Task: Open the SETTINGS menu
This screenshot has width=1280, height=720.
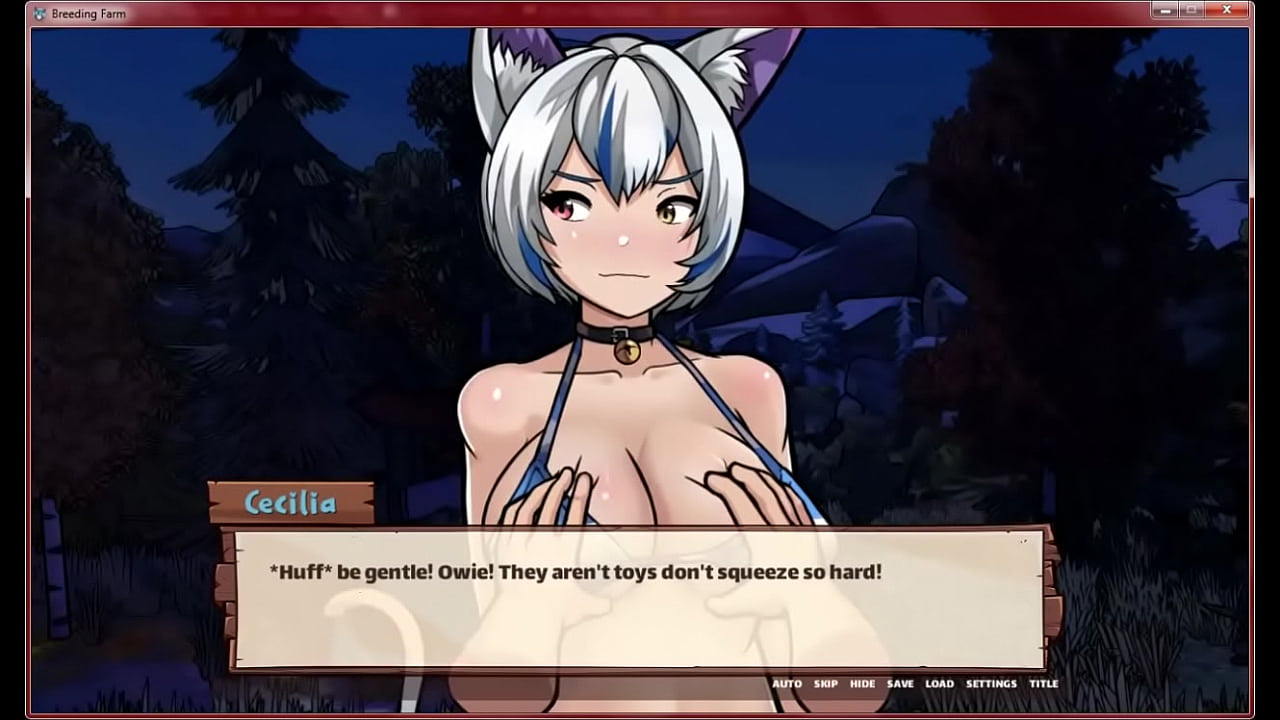Action: pyautogui.click(x=991, y=684)
